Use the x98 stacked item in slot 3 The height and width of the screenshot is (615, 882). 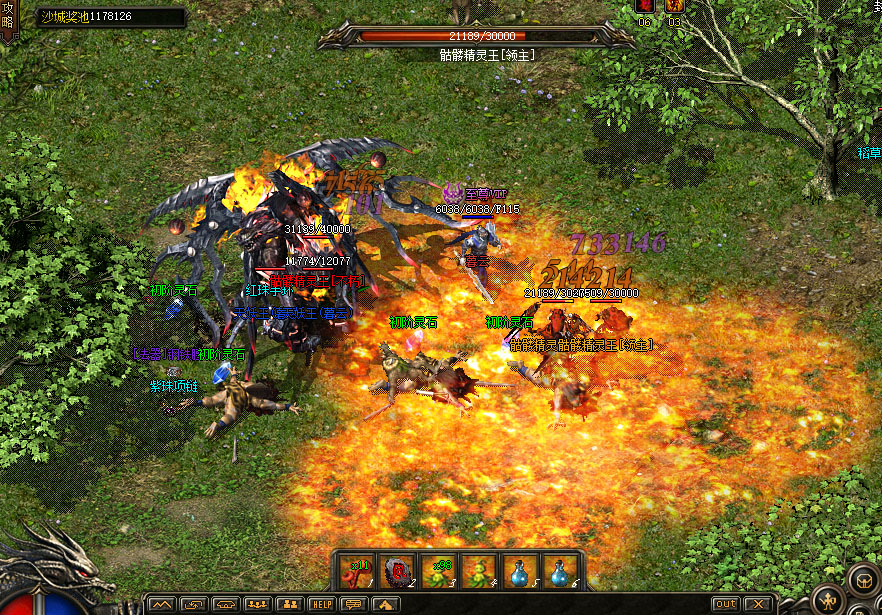pyautogui.click(x=439, y=571)
